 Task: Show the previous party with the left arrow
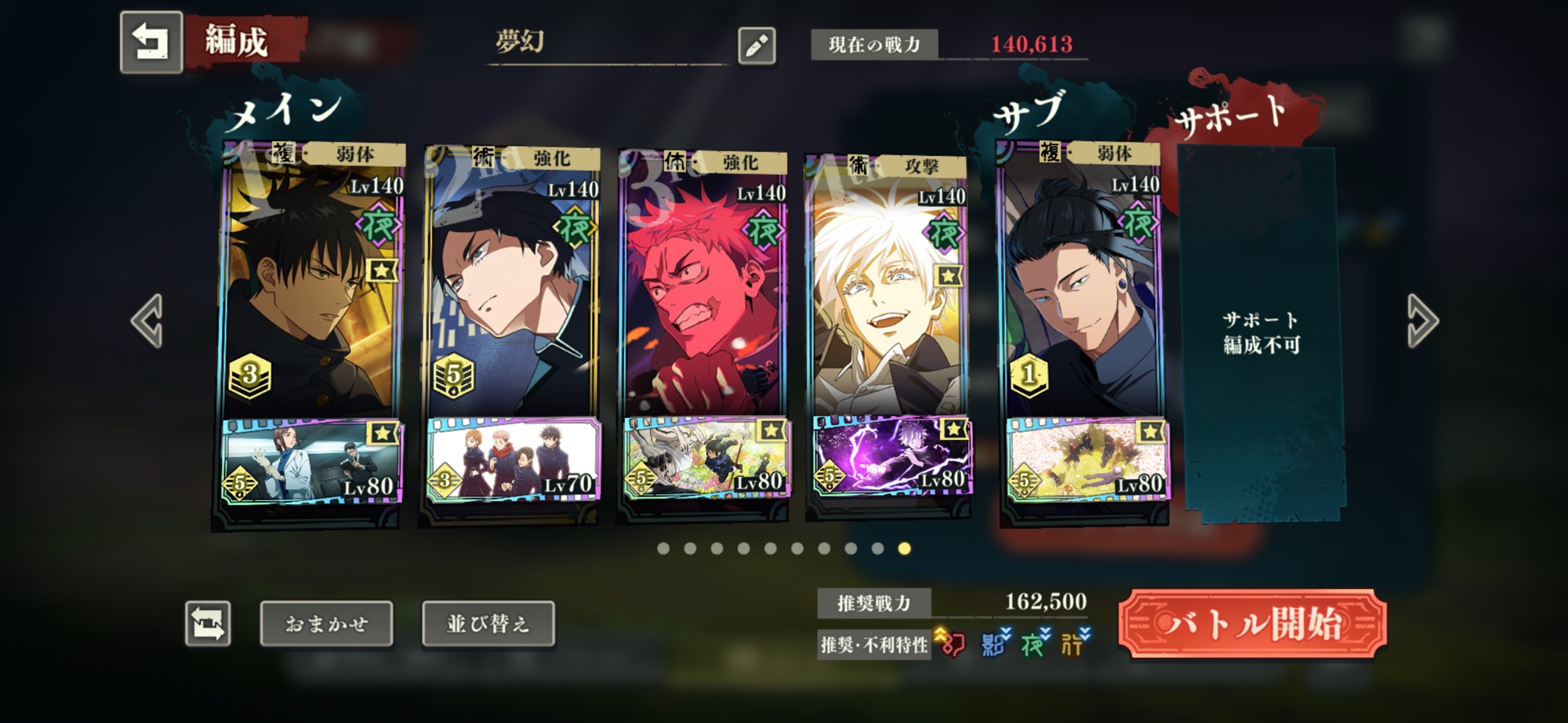coord(147,321)
